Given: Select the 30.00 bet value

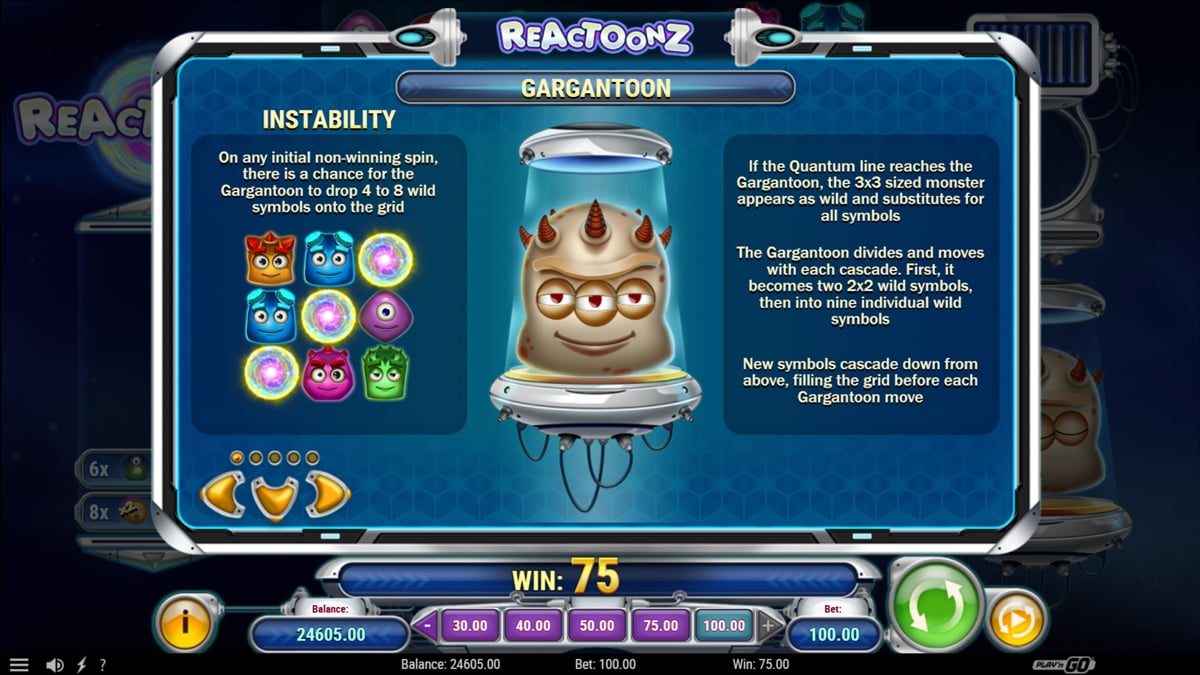Looking at the screenshot, I should (470, 626).
